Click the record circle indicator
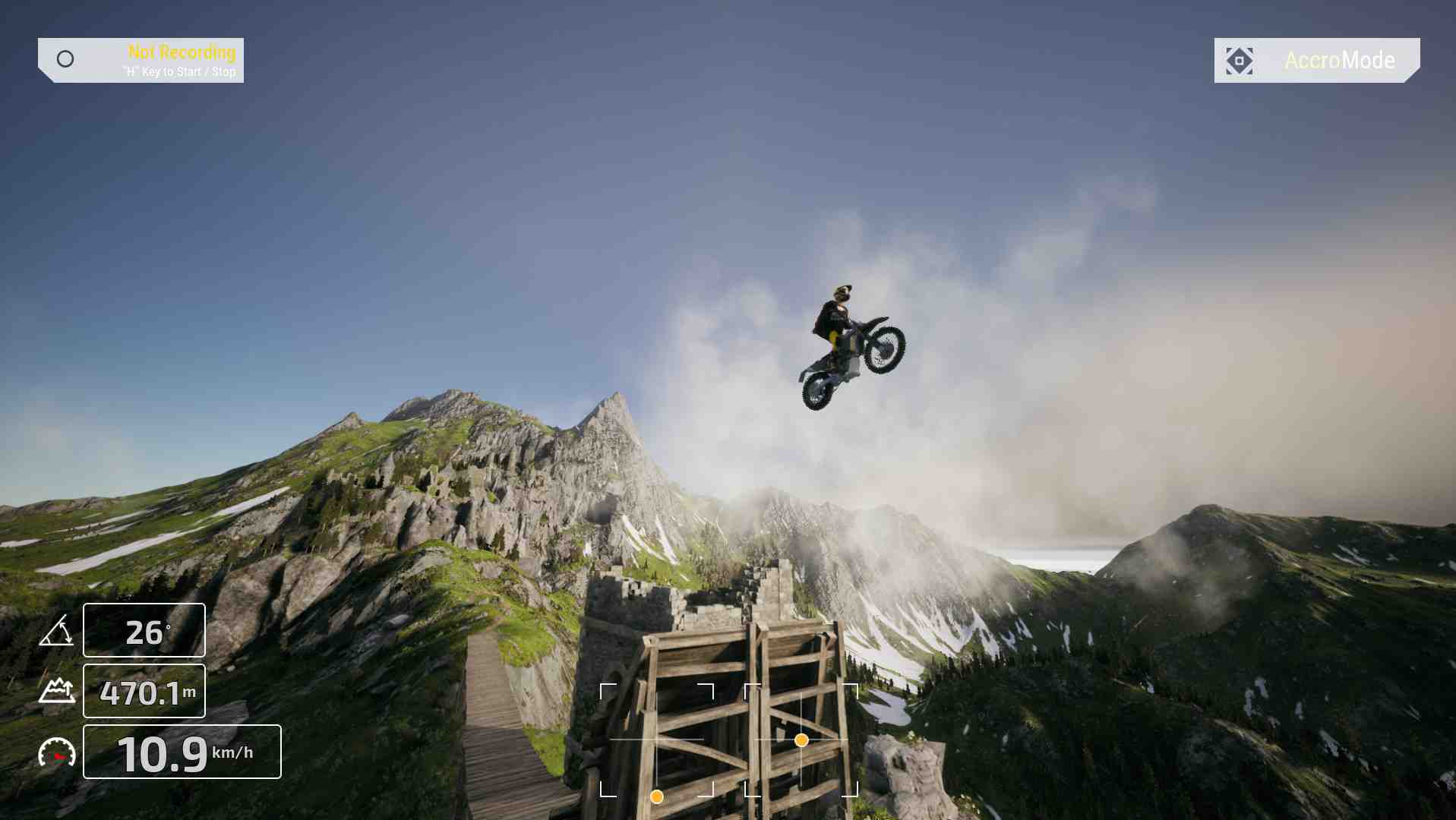The image size is (1456, 820). coord(65,59)
